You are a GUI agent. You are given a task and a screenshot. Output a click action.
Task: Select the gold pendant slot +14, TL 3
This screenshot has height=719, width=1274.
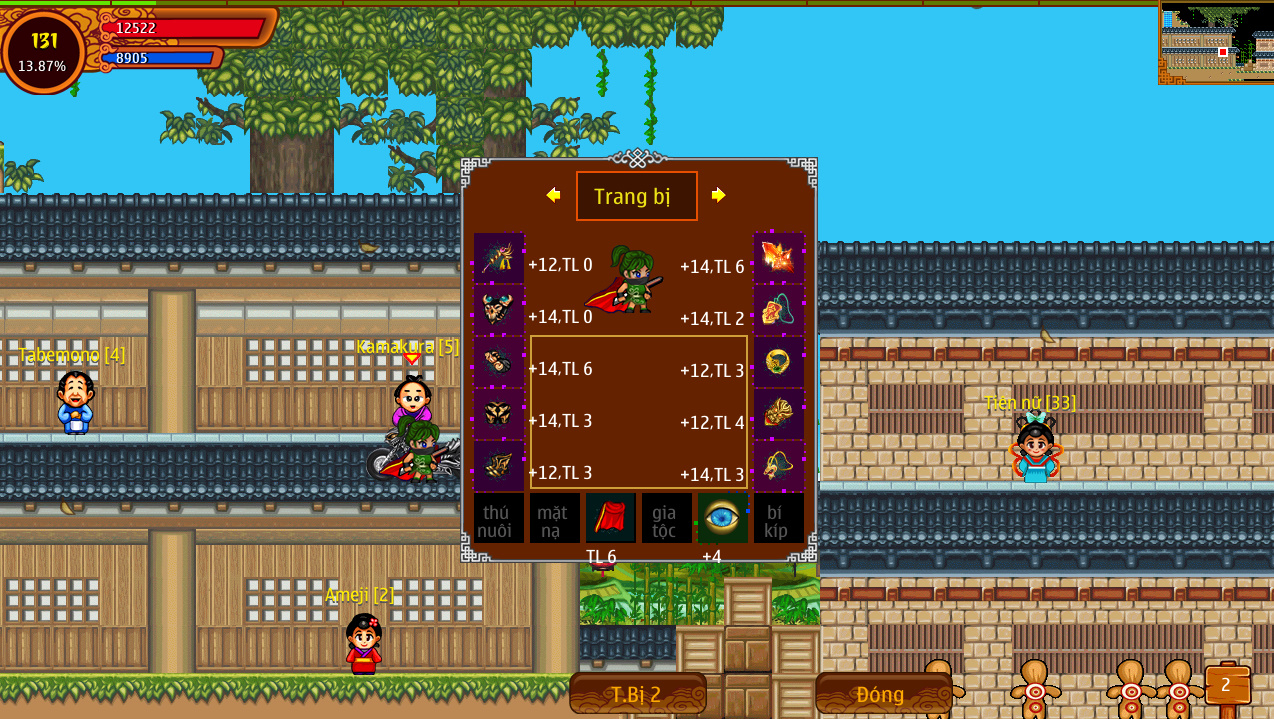click(x=778, y=466)
